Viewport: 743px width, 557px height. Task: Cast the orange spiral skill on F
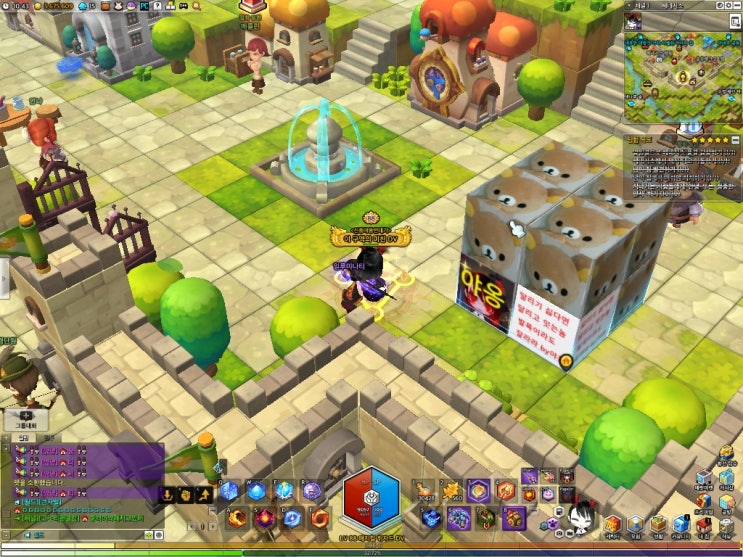(x=319, y=518)
